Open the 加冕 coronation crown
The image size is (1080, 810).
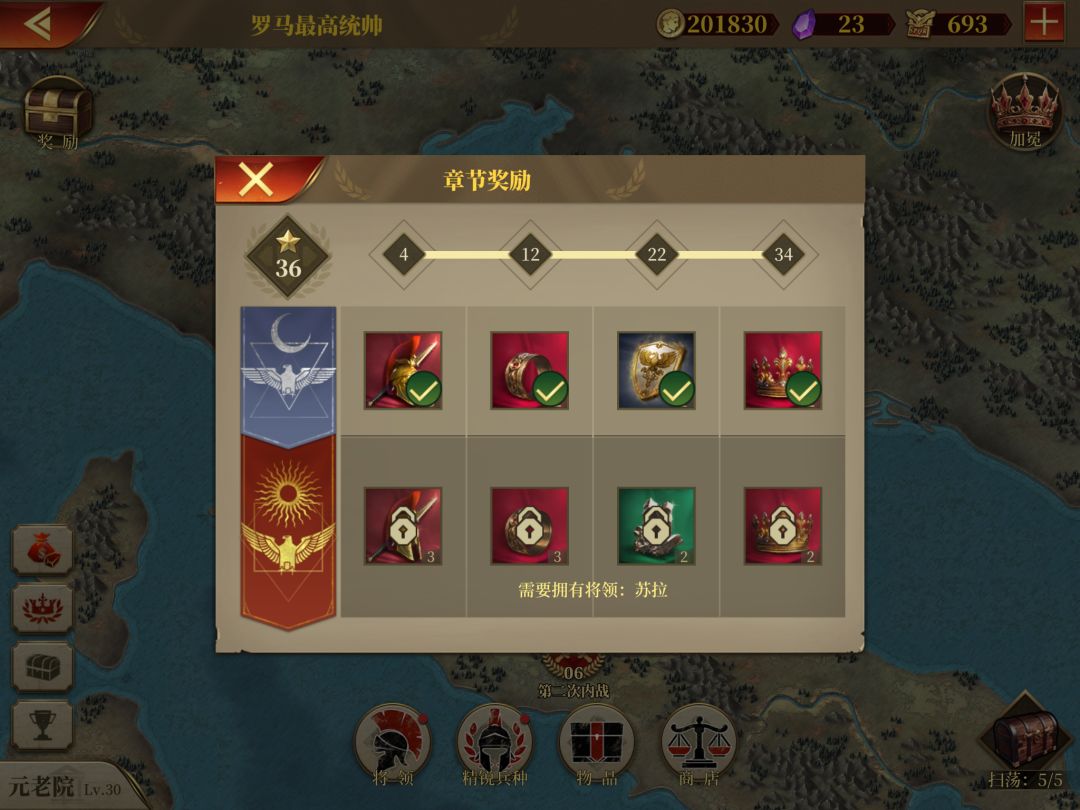click(x=1024, y=110)
